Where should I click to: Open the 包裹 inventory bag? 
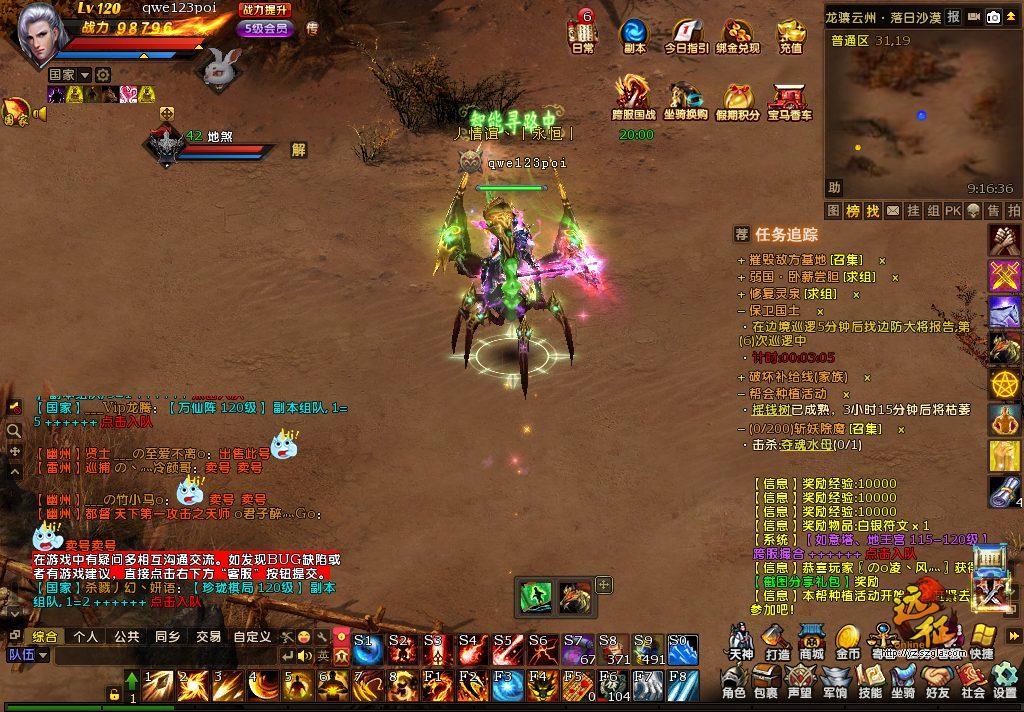pyautogui.click(x=766, y=680)
